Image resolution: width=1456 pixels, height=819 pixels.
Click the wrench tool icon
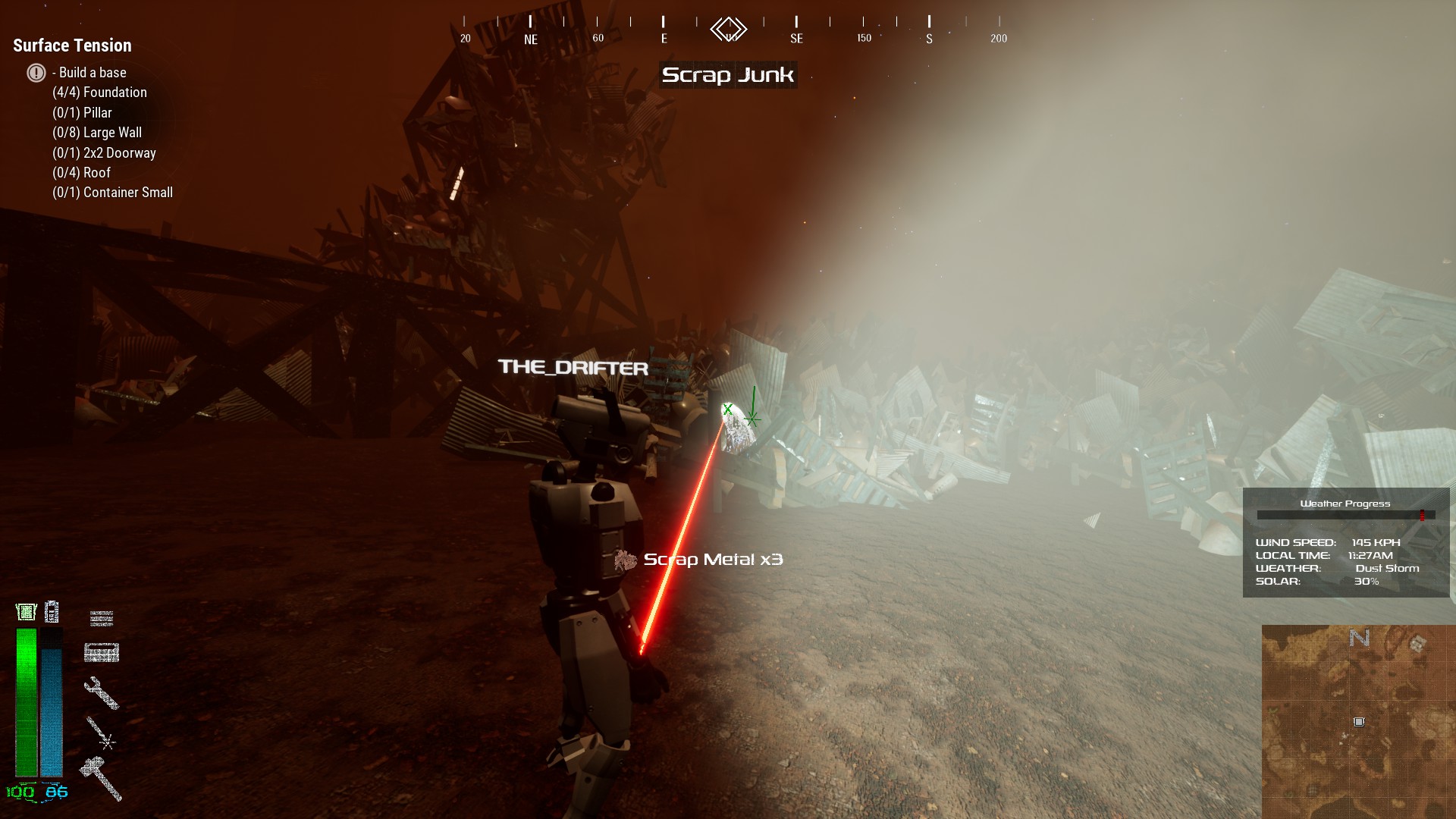[101, 692]
